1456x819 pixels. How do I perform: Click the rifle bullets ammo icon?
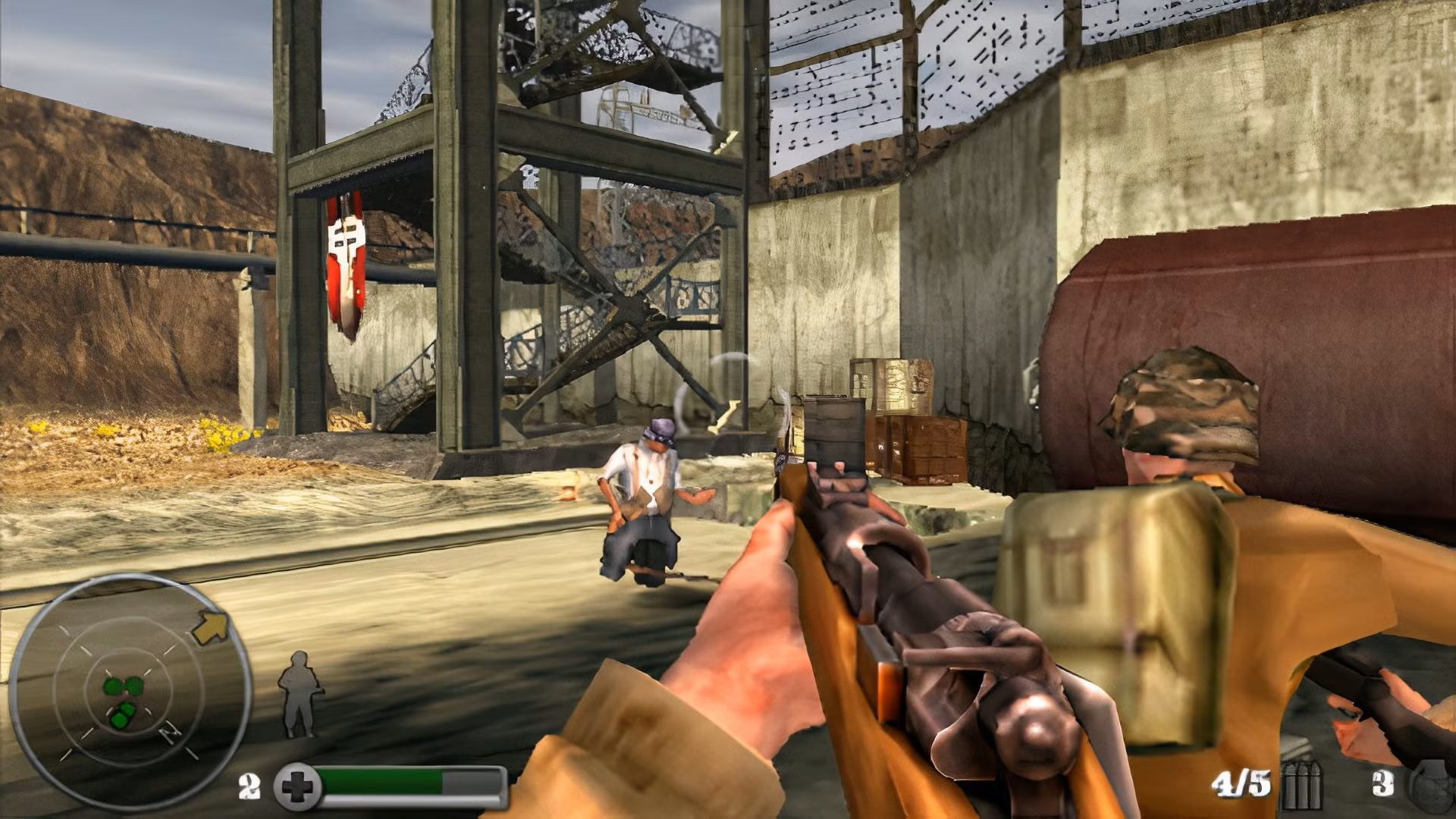point(1301,786)
